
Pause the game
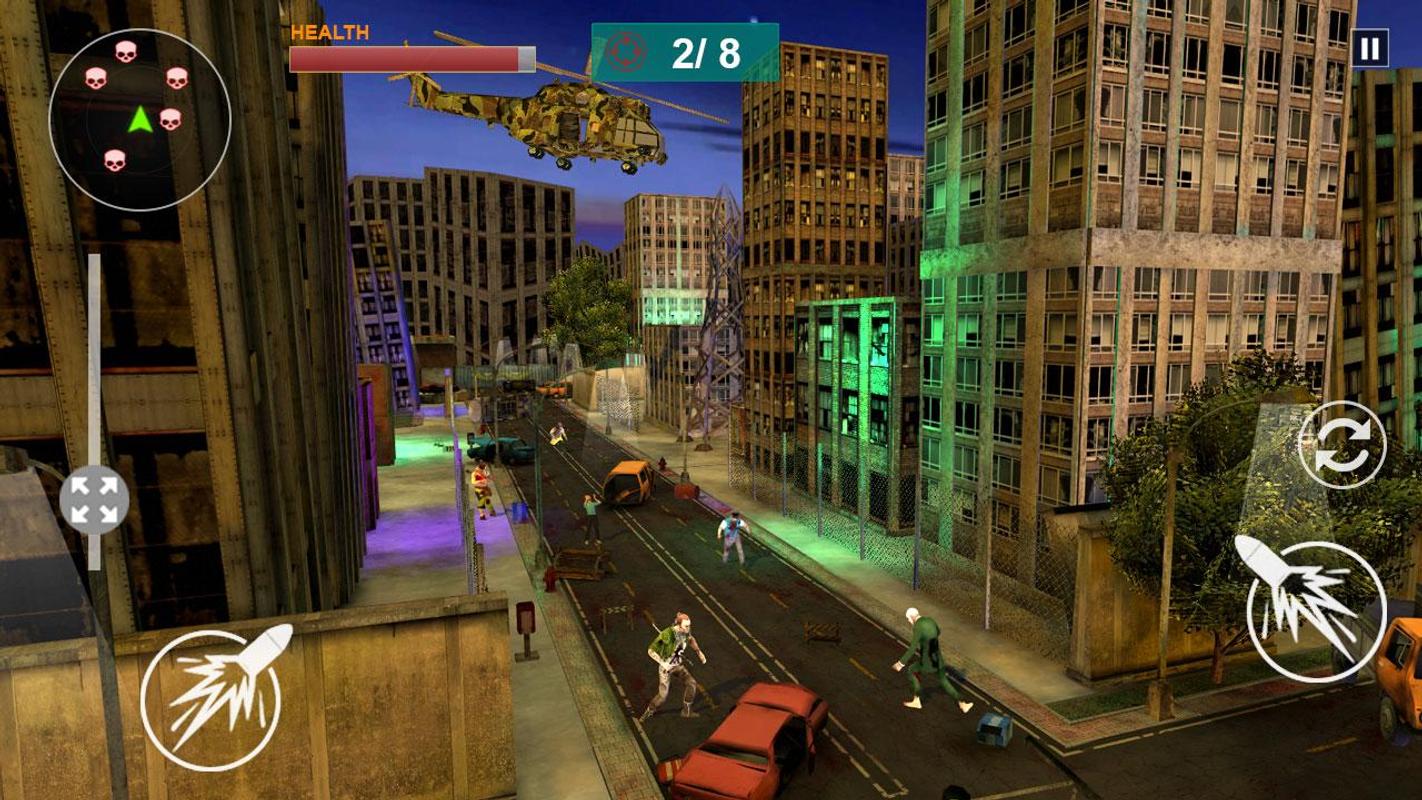tap(1369, 48)
